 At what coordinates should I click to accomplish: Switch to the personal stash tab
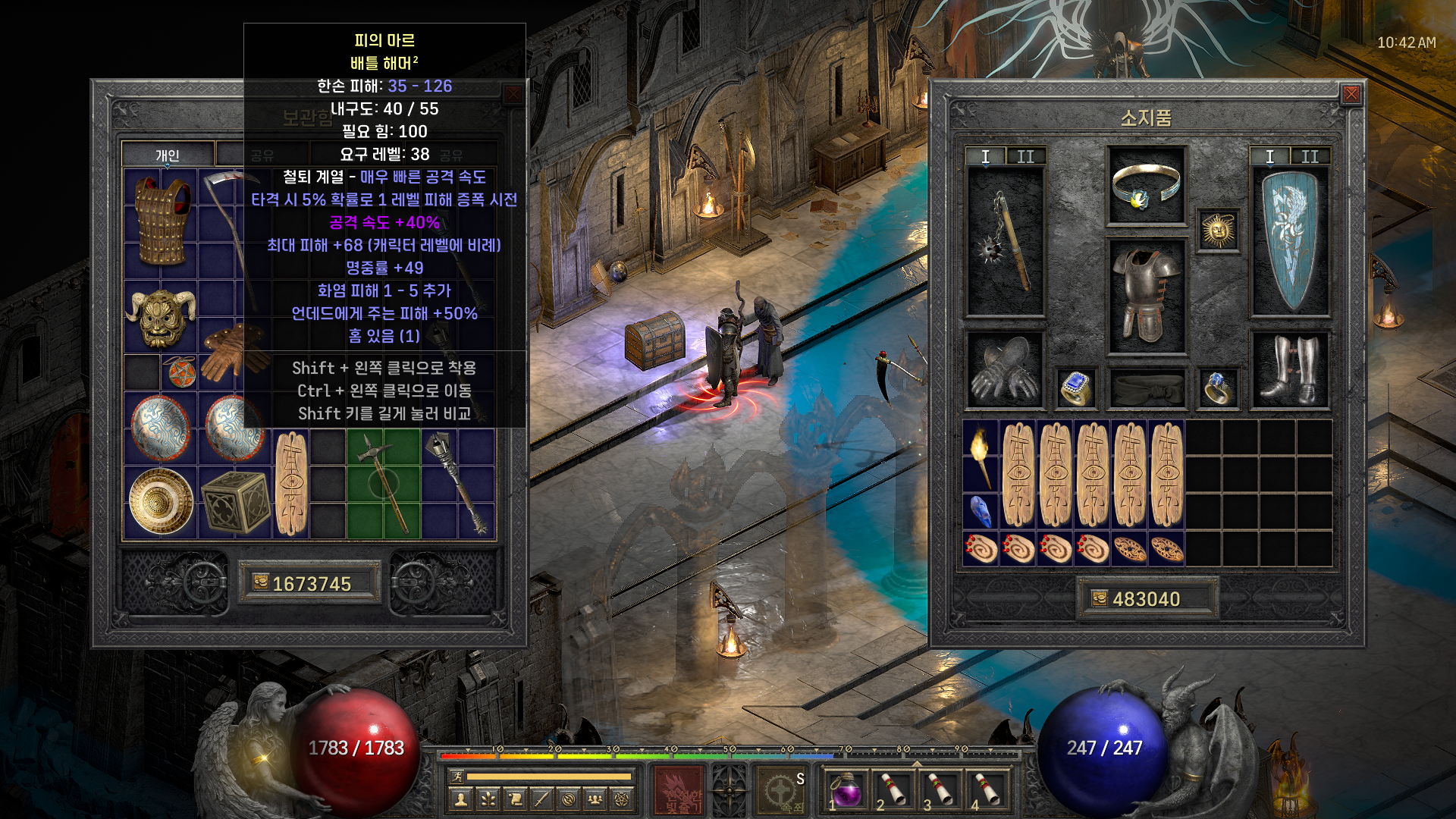click(168, 155)
